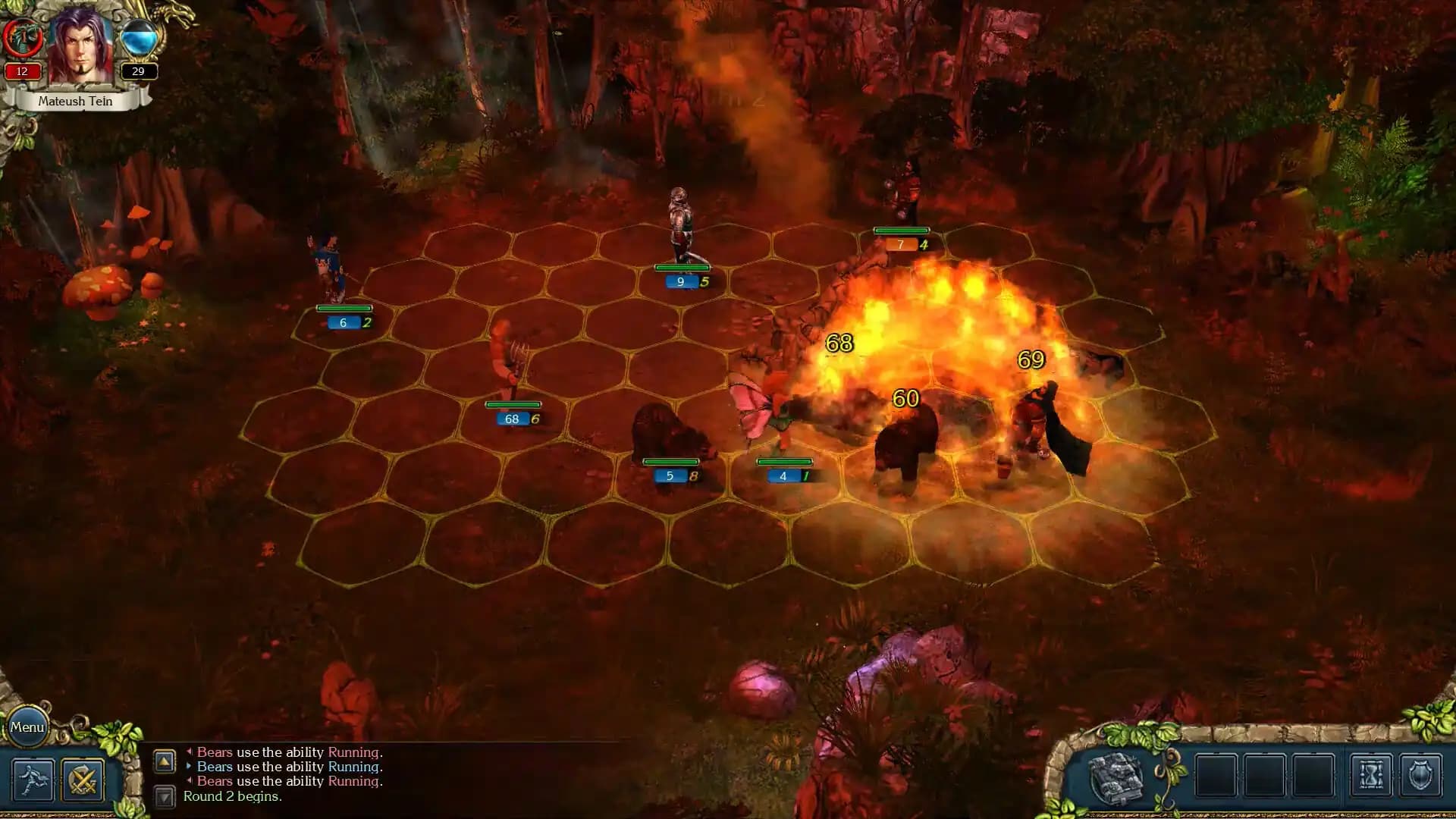Click the combat log down arrow button
Screen dimensions: 1456x819
[165, 796]
